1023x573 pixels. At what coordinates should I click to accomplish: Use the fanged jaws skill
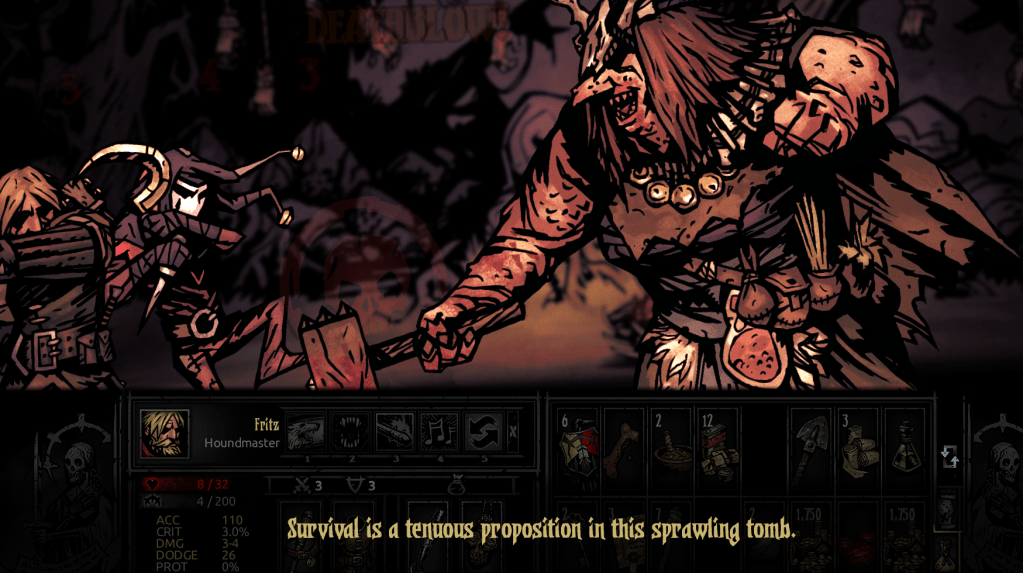click(350, 432)
